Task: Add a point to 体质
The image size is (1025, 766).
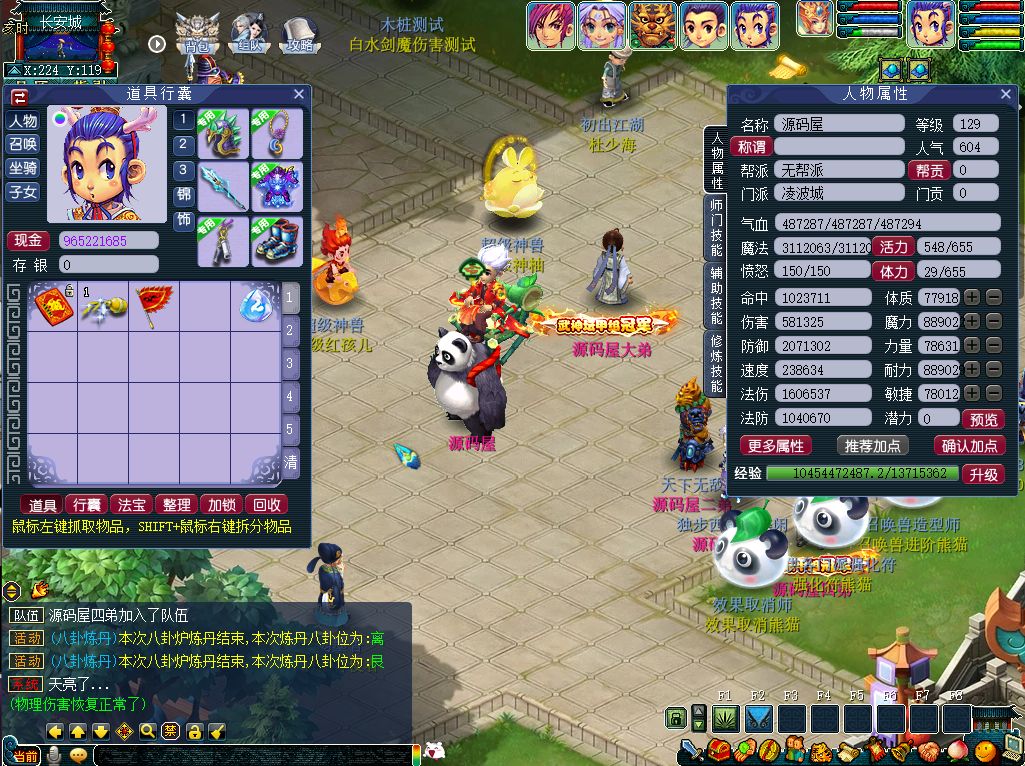Action: (x=973, y=298)
